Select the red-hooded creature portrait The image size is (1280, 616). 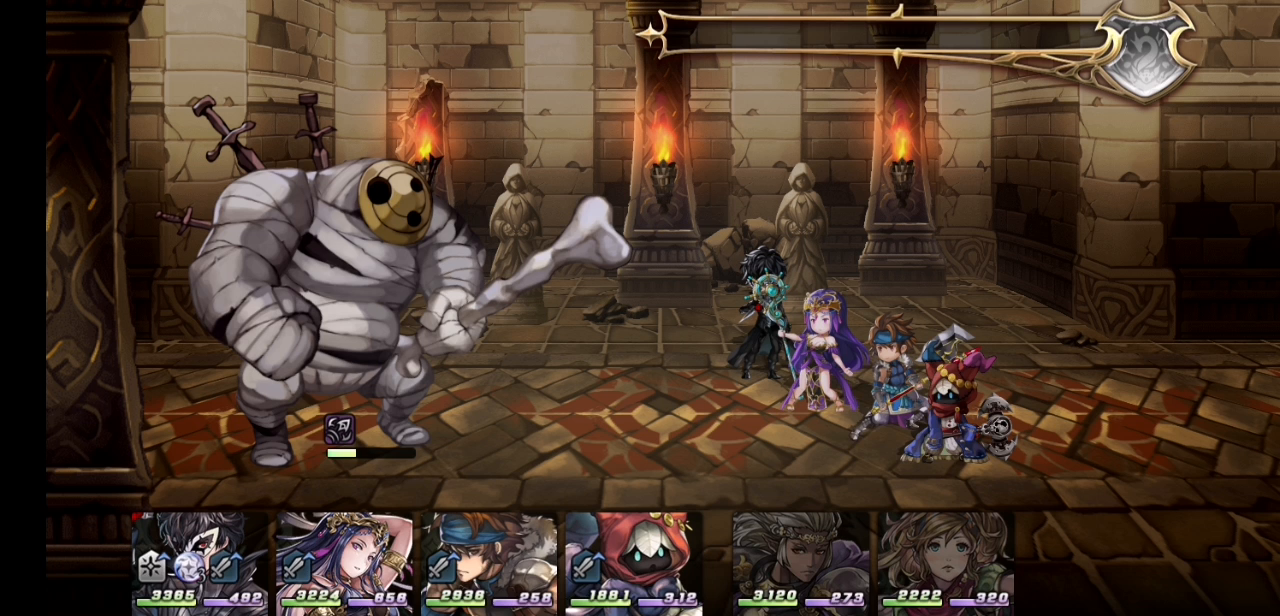(633, 560)
